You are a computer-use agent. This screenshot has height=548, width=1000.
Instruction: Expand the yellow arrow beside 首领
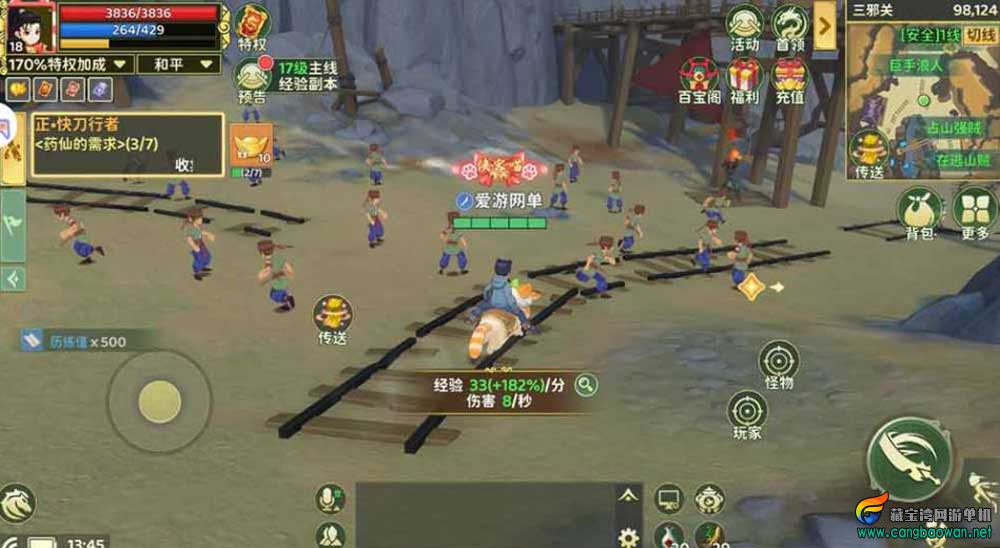click(825, 24)
